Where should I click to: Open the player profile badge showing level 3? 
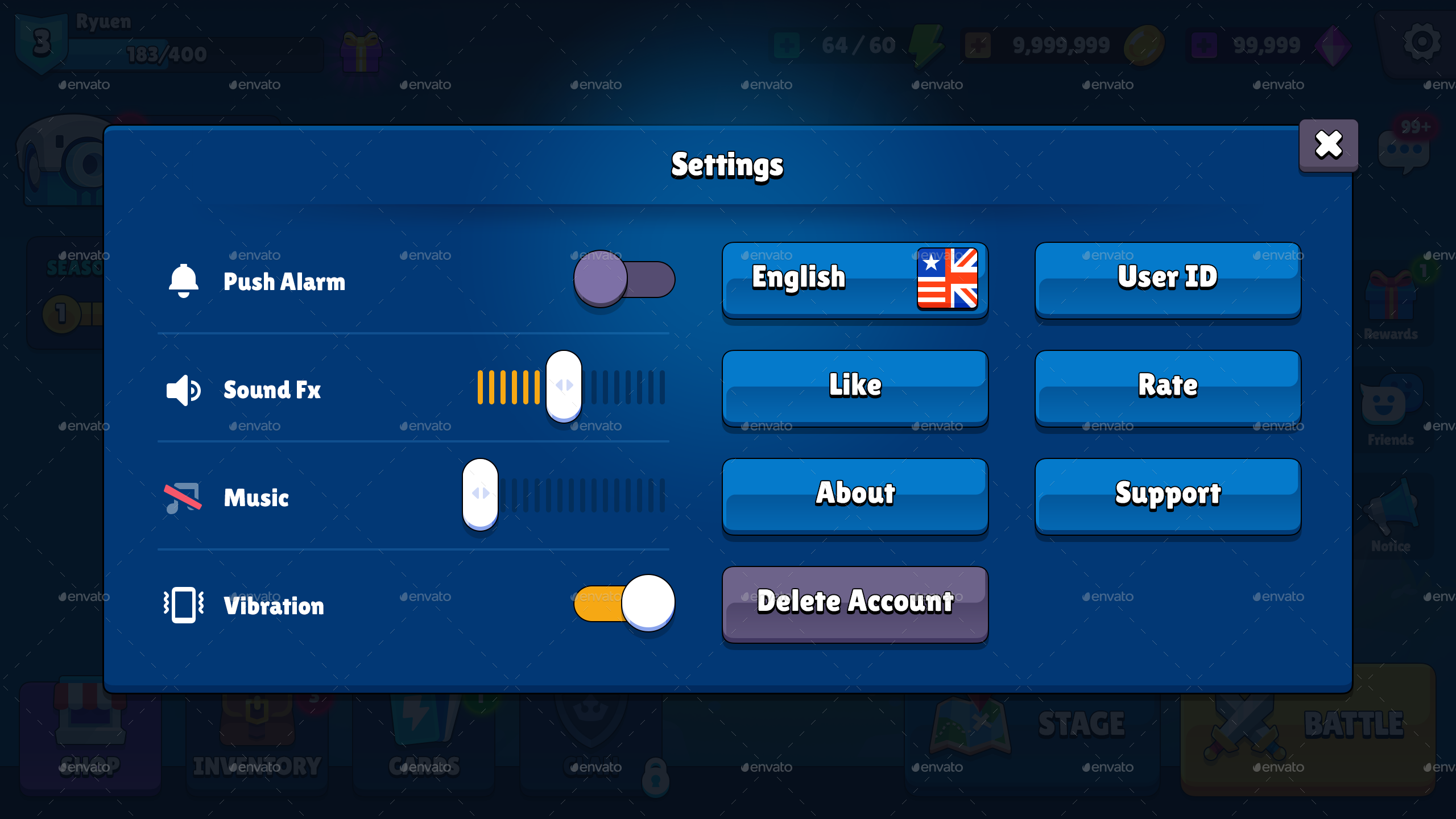(x=41, y=43)
